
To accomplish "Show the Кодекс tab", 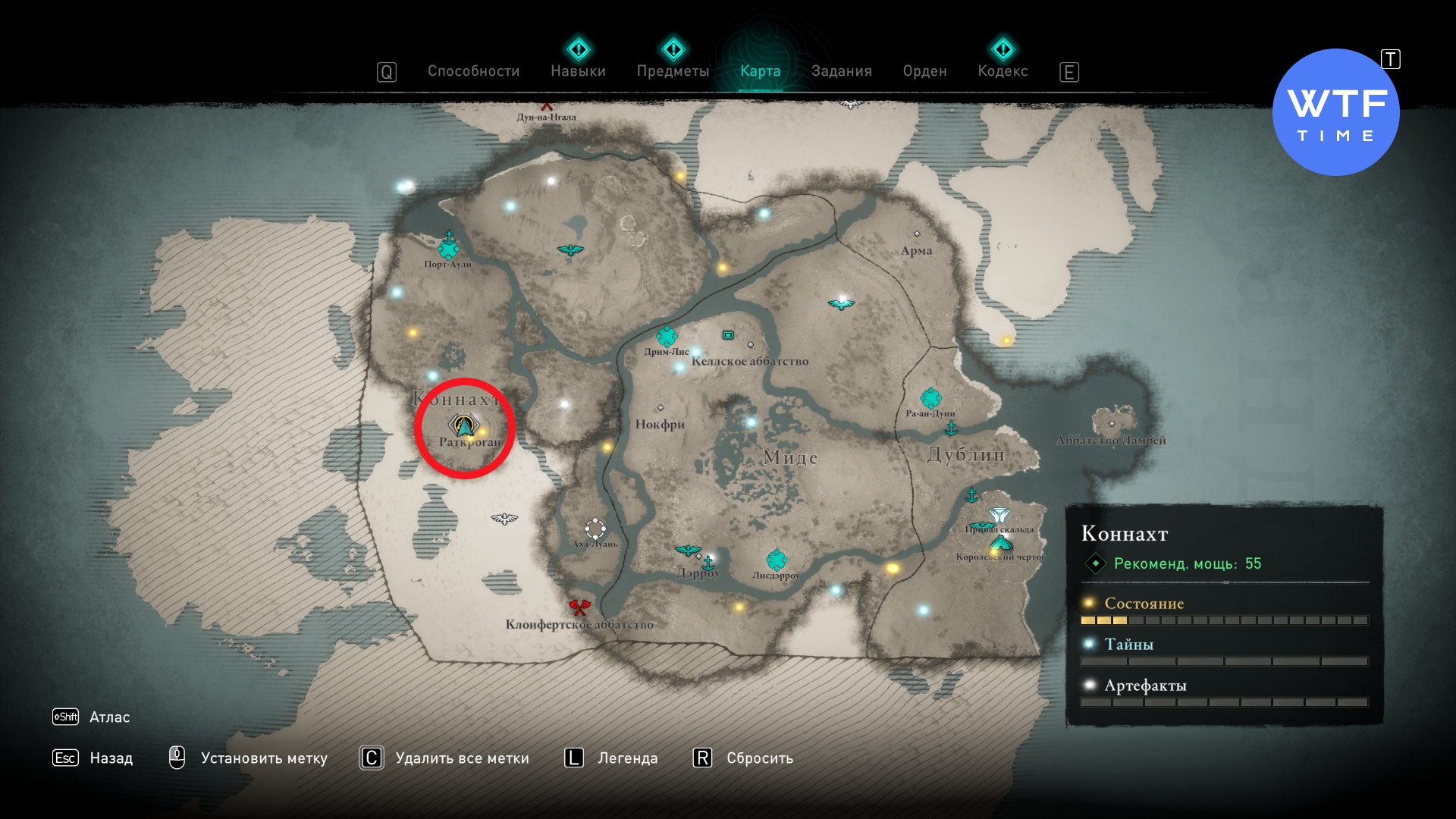I will 1003,71.
